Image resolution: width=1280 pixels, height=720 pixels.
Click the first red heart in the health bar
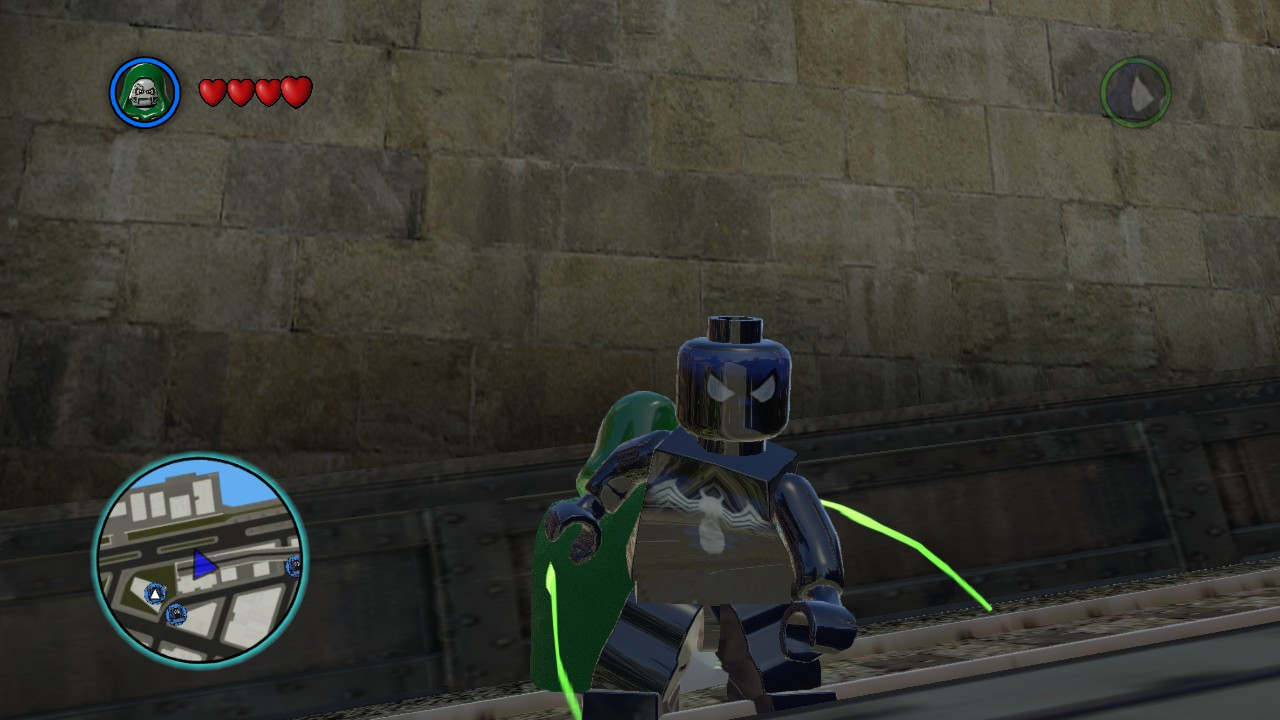click(x=214, y=91)
